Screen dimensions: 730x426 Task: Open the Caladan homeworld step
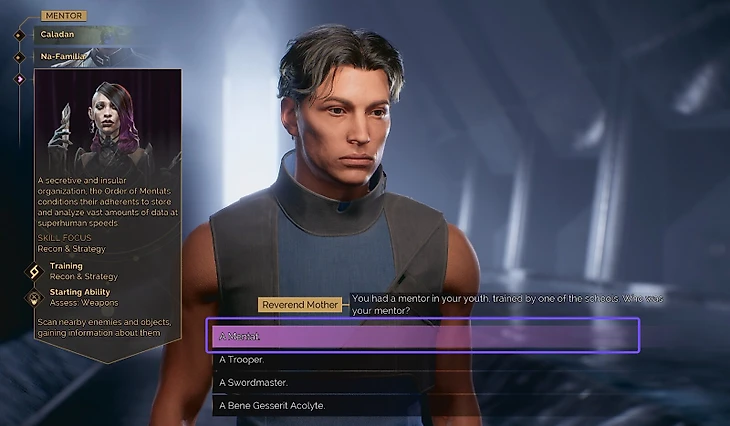tap(59, 35)
